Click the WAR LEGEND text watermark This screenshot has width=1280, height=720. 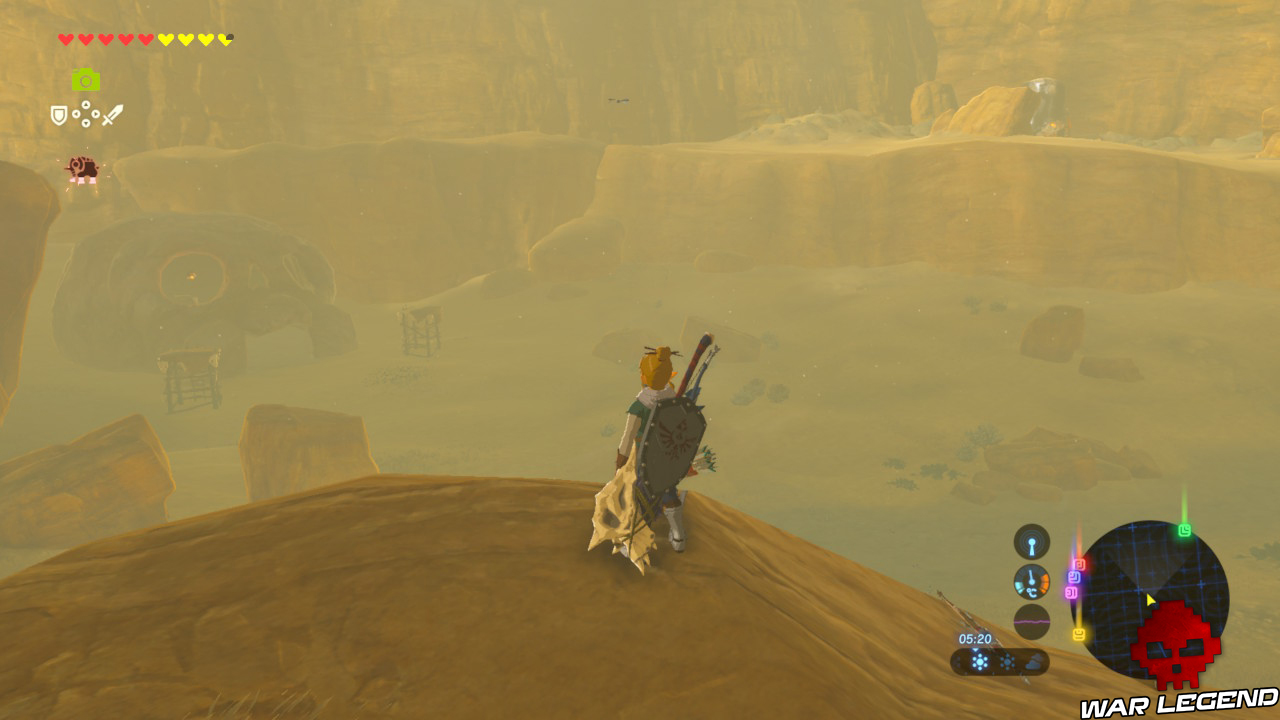point(1180,703)
